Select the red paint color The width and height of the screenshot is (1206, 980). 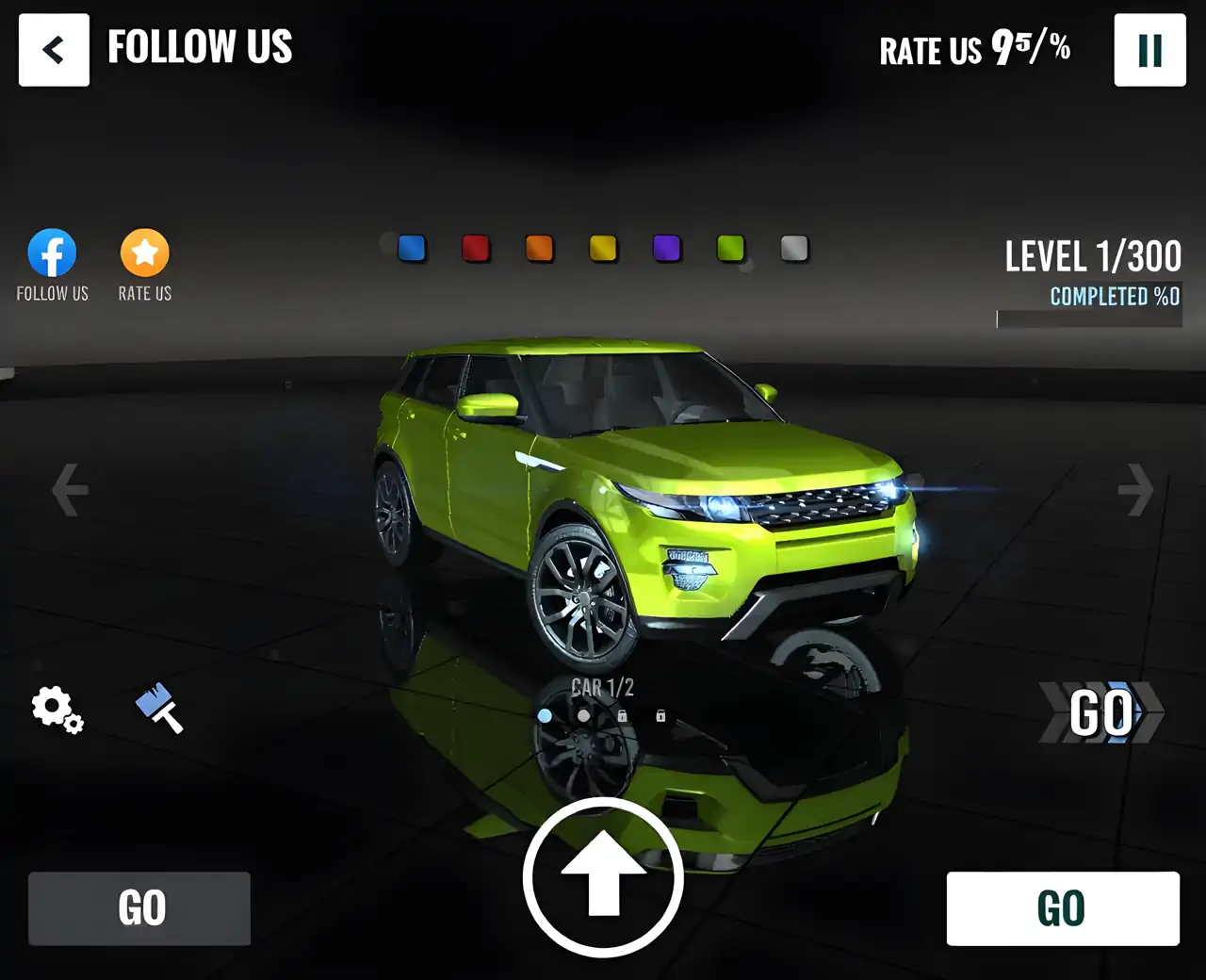[x=476, y=248]
